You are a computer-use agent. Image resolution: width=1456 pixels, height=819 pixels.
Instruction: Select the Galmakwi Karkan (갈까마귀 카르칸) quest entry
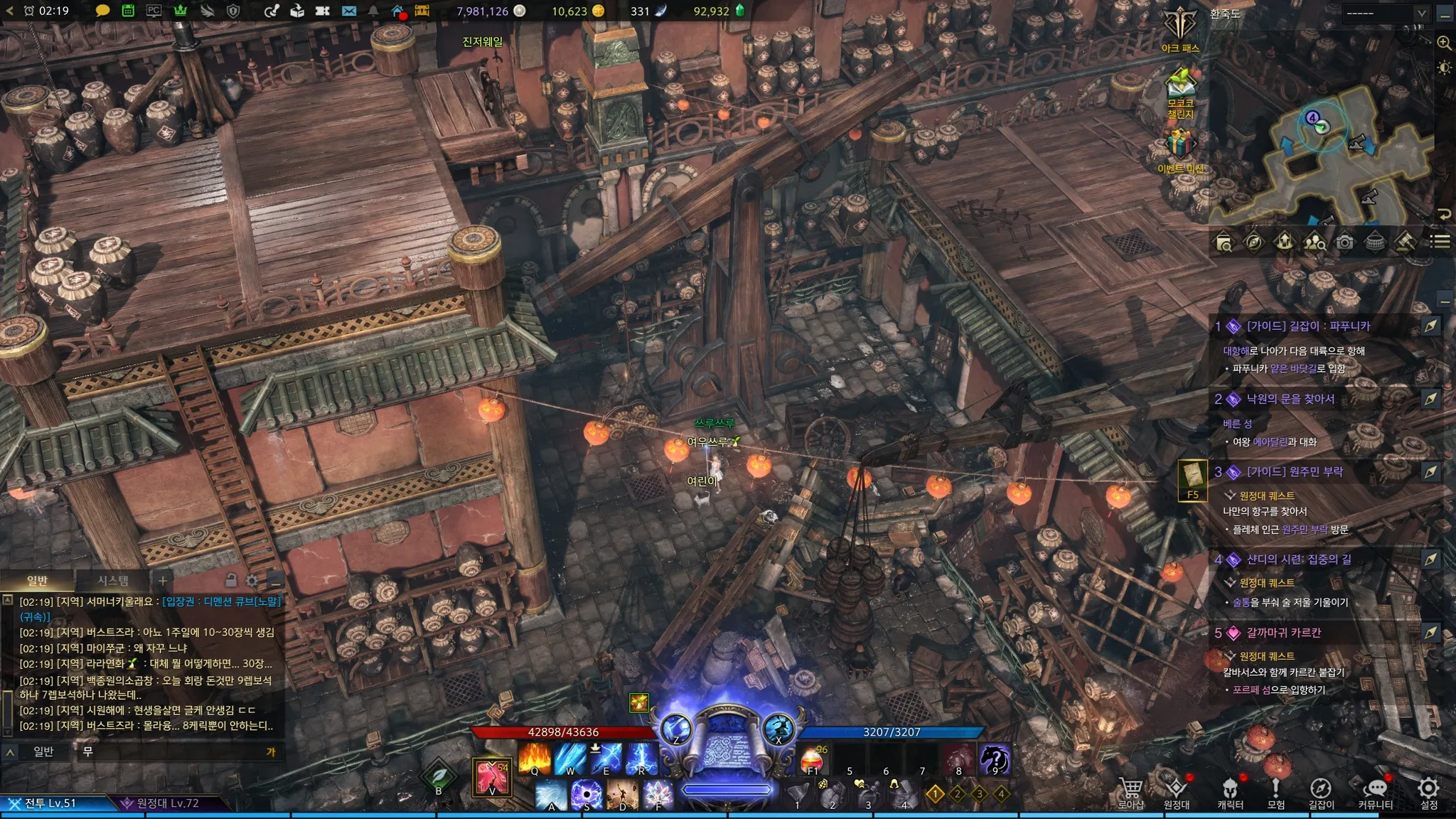click(1284, 633)
